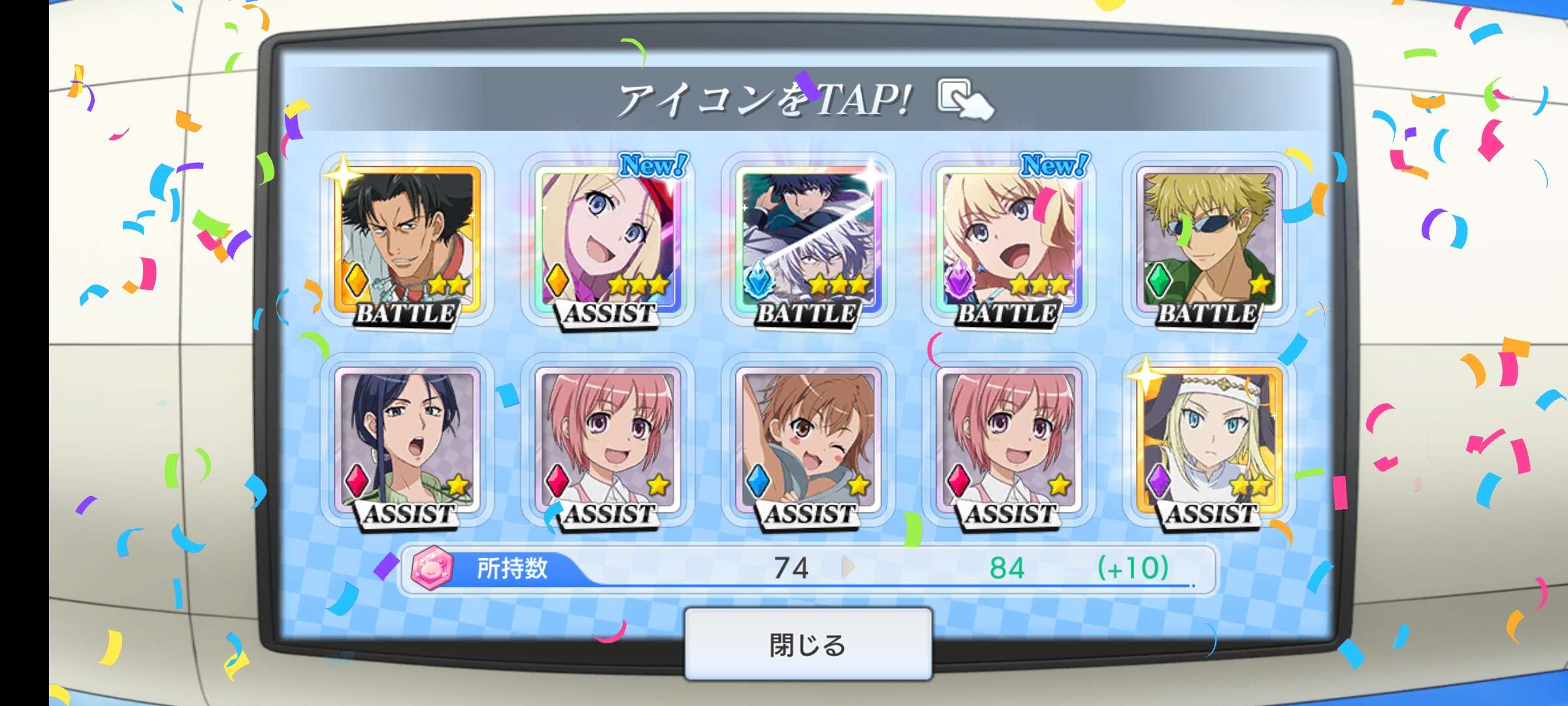Open the three-star duo BATTLE card

[808, 241]
